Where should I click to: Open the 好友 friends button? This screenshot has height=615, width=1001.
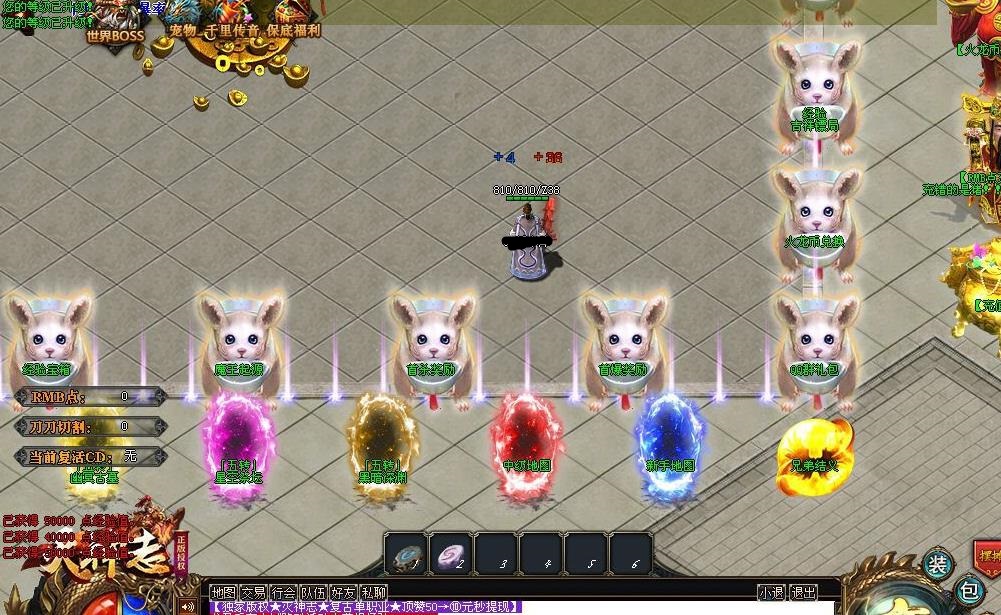343,593
